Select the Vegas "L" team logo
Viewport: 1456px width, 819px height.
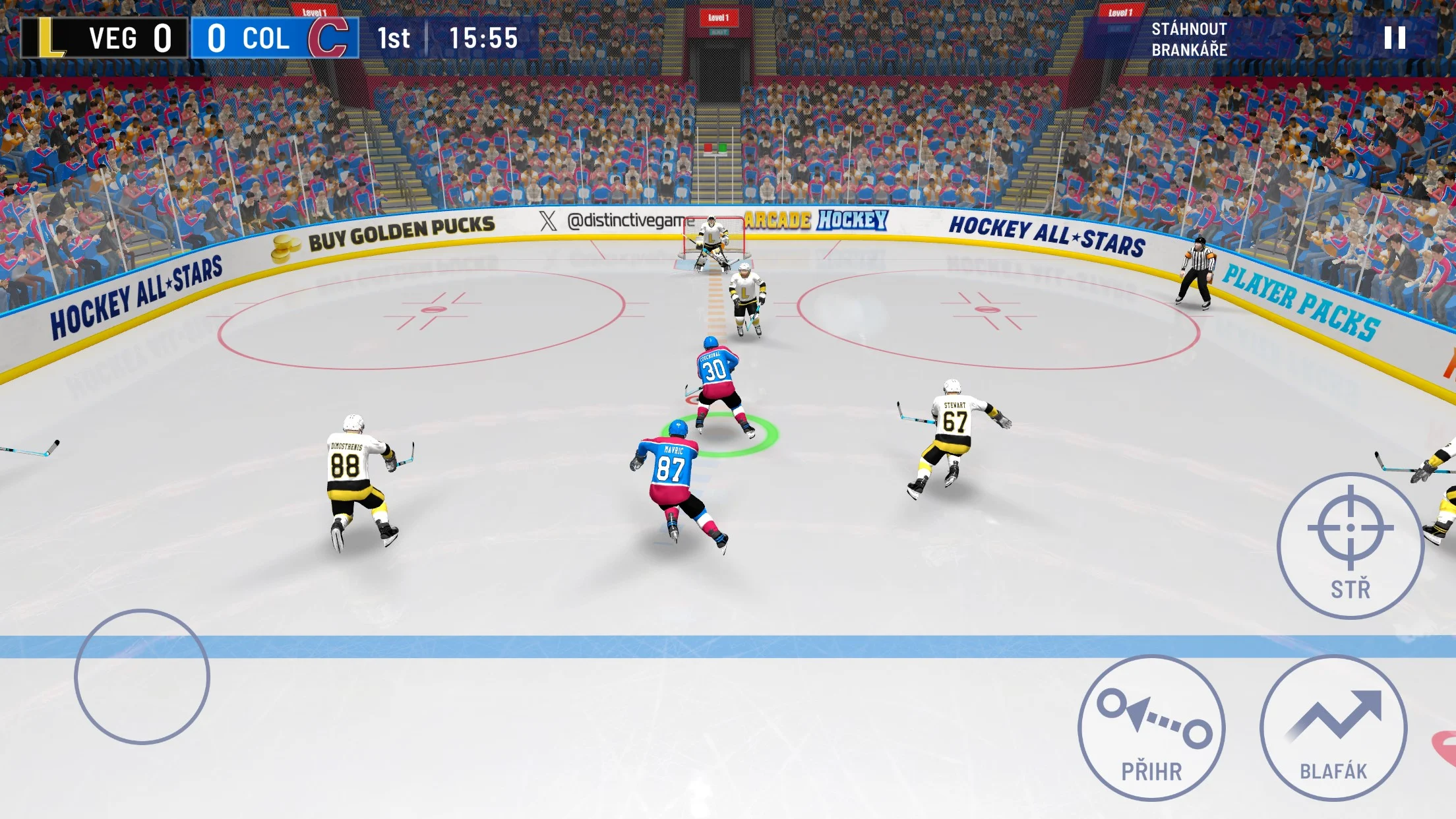click(51, 40)
